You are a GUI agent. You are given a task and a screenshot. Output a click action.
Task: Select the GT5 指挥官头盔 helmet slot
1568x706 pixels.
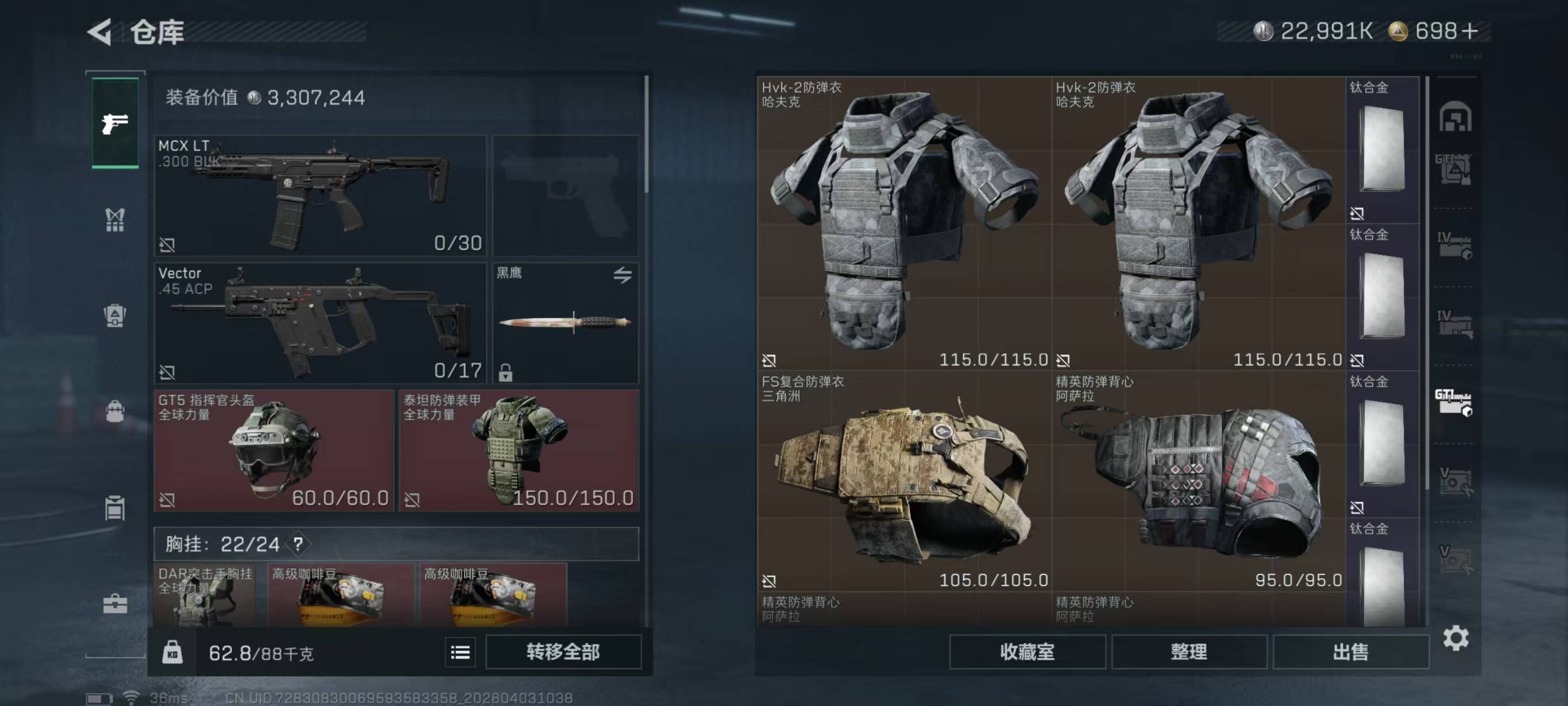point(274,451)
